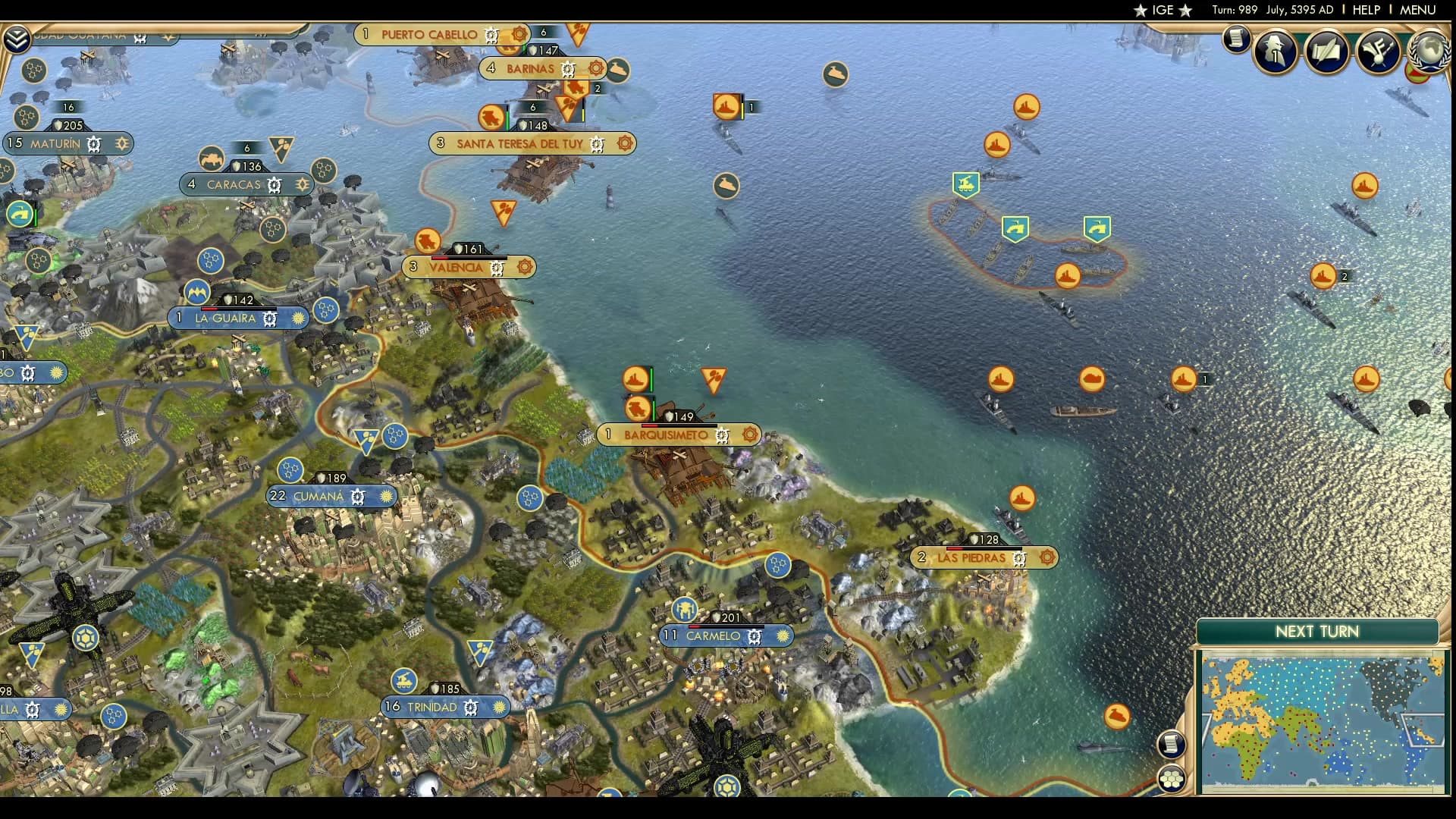Expand the minimap options scroll icon

pyautogui.click(x=1171, y=743)
